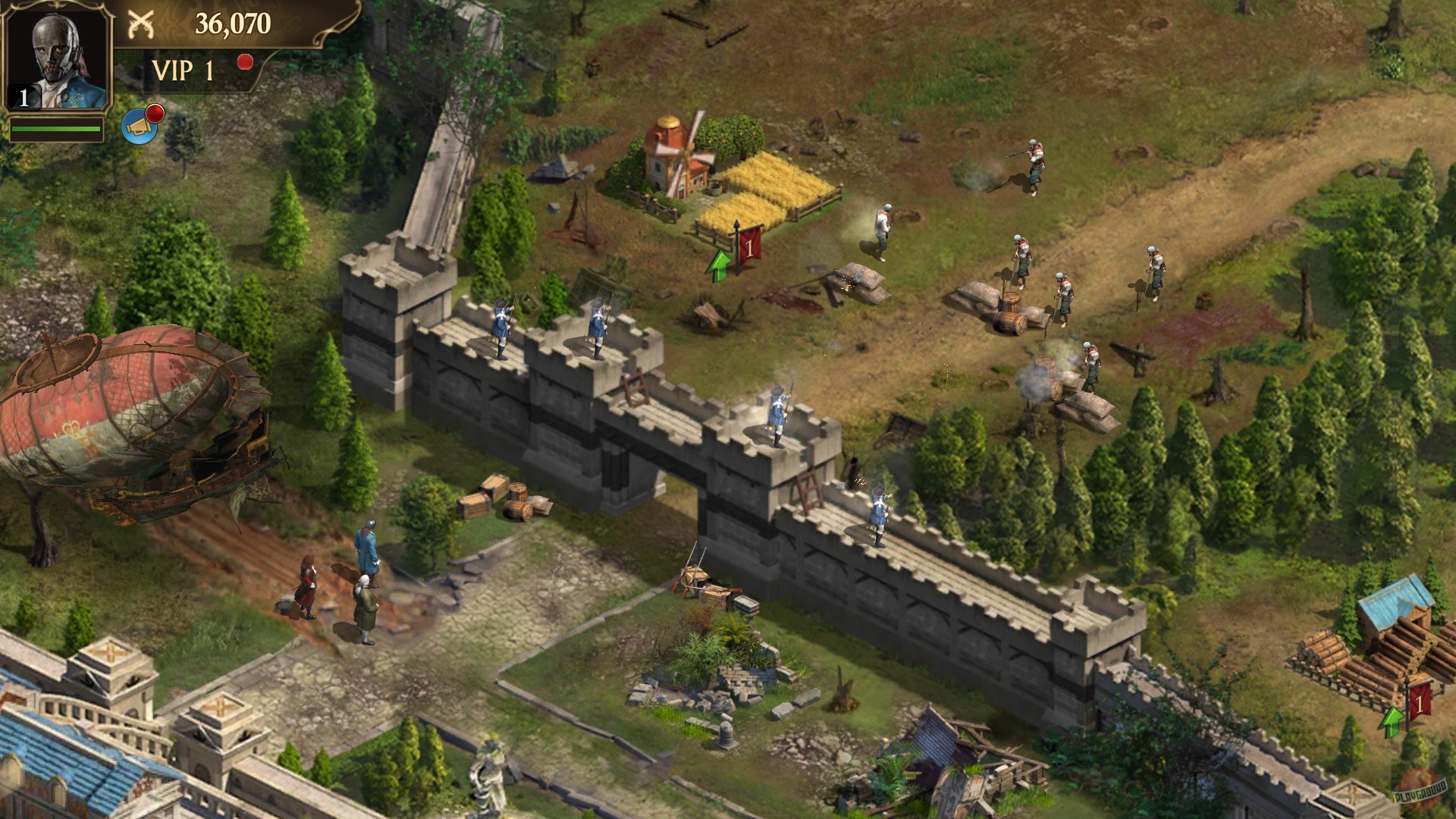The image size is (1456, 819).
Task: Click the green experience bar below the avatar
Action: (55, 129)
